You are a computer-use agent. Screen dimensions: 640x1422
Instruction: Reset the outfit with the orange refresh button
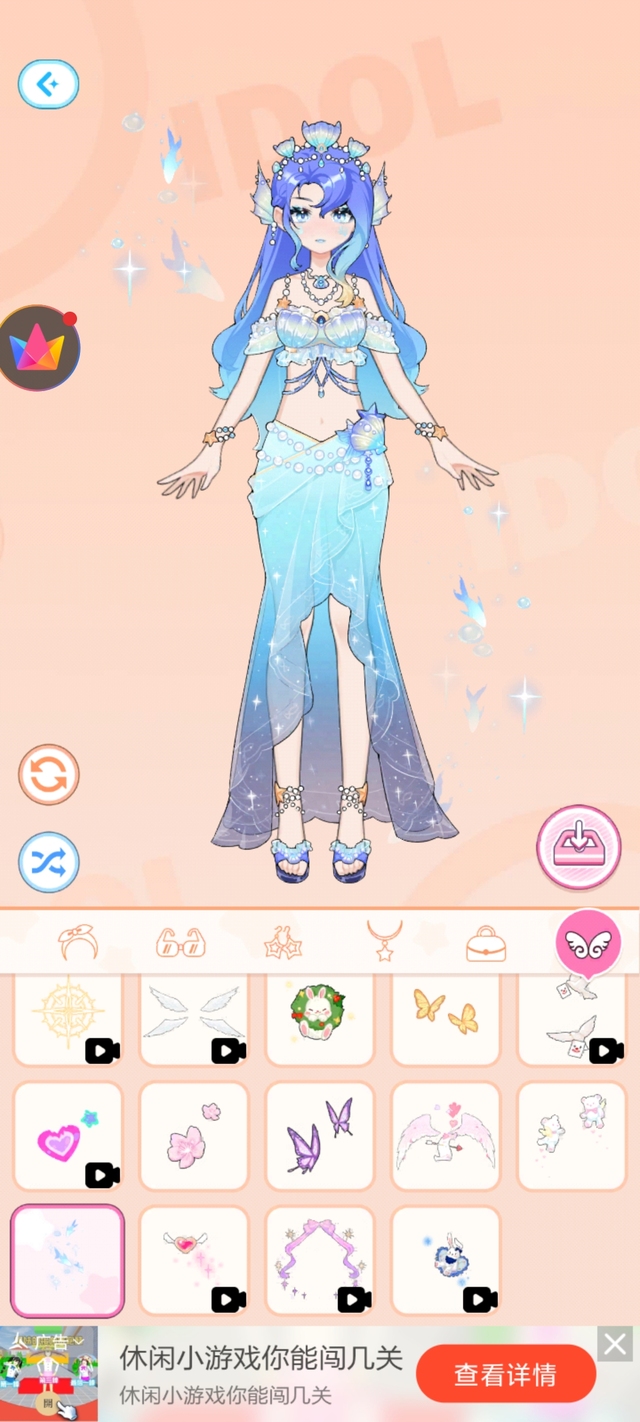[49, 775]
